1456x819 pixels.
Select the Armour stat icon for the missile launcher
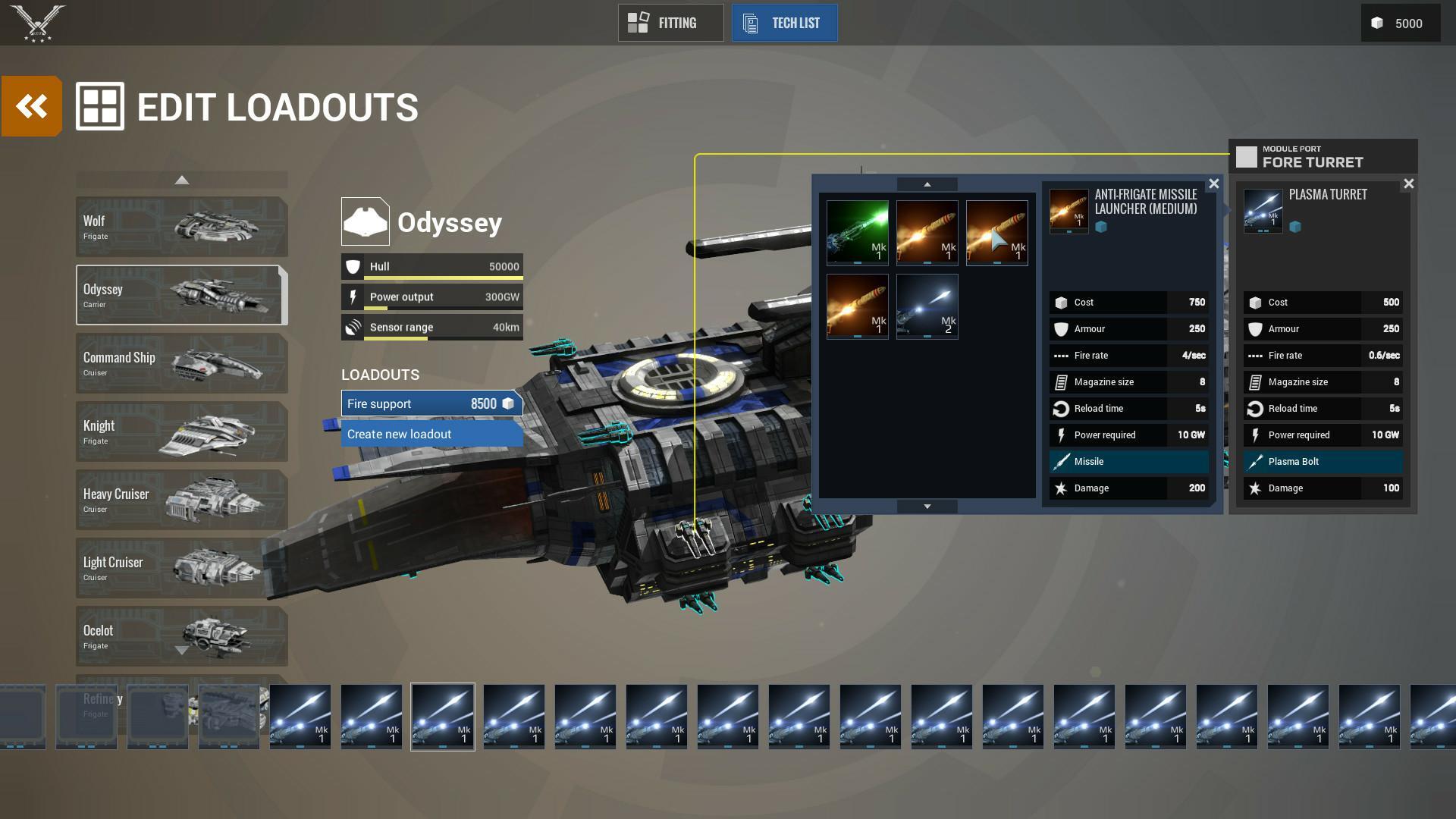pyautogui.click(x=1061, y=328)
